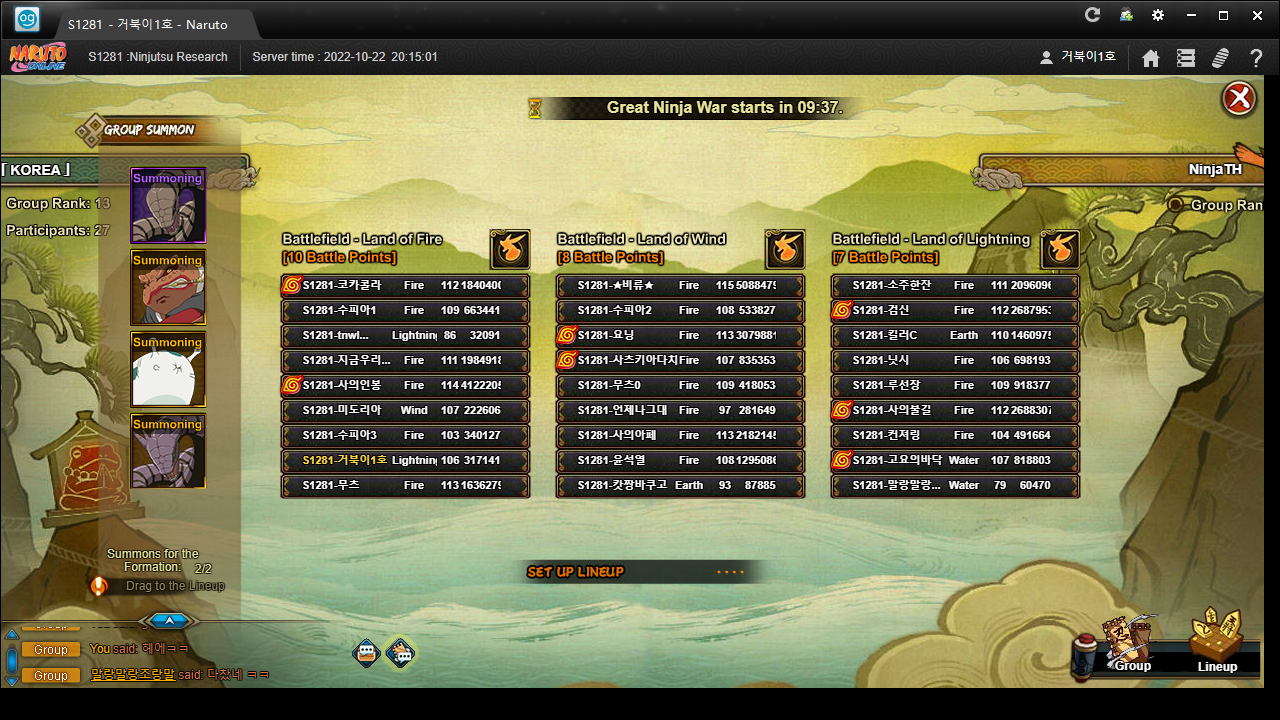
Task: Refresh the game client window
Action: click(1092, 15)
